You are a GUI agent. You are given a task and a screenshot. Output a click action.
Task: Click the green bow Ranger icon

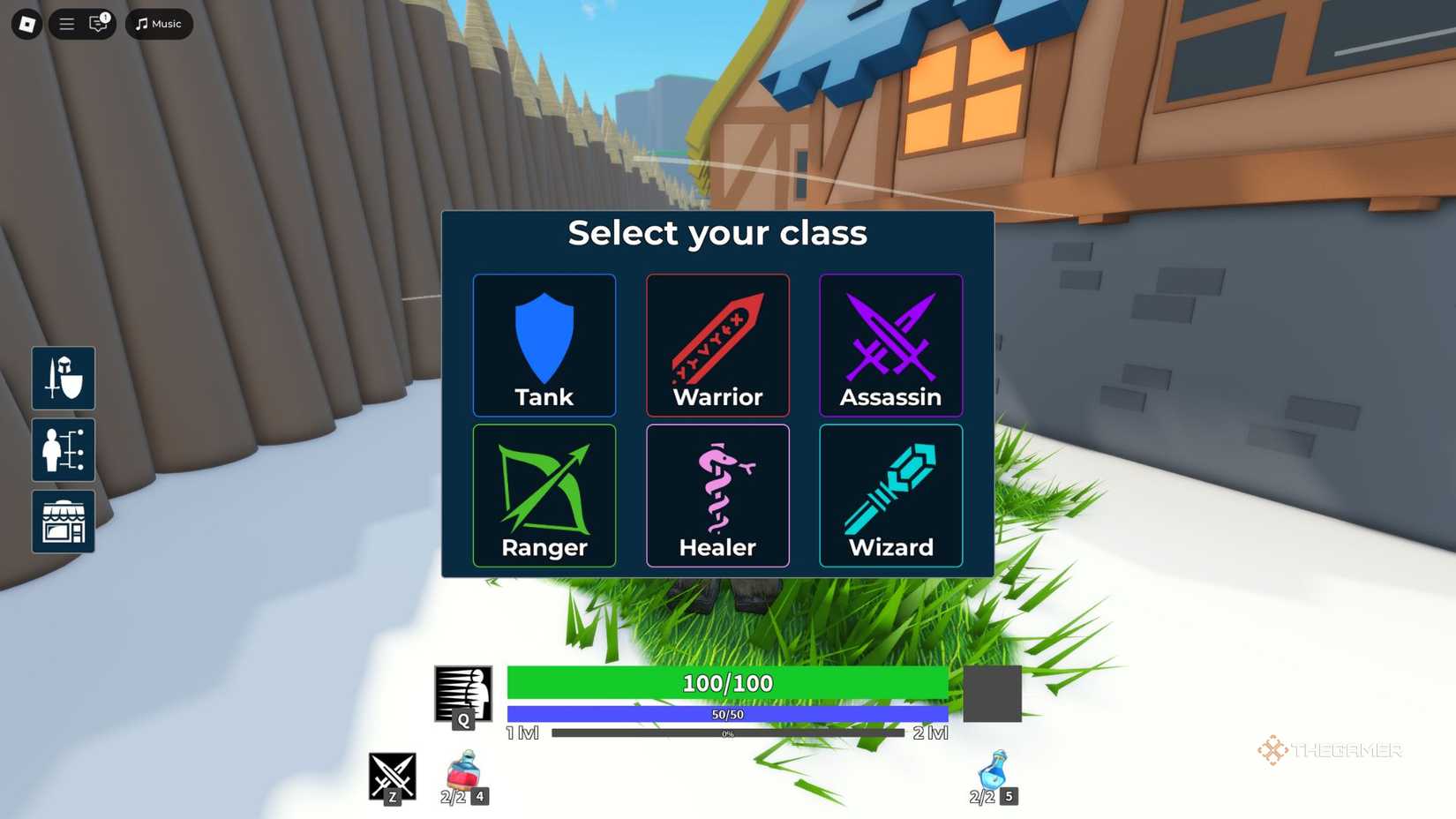(x=544, y=495)
